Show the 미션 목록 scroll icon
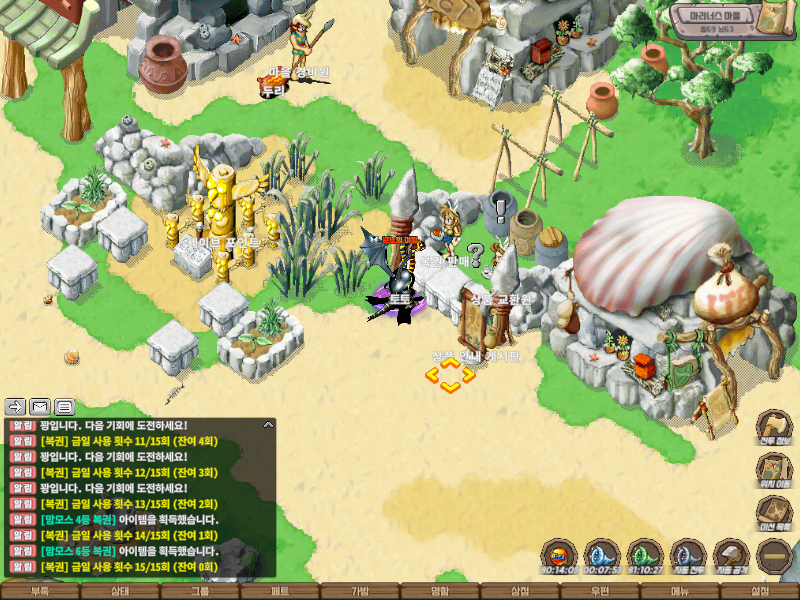The width and height of the screenshot is (800, 600). pos(774,513)
